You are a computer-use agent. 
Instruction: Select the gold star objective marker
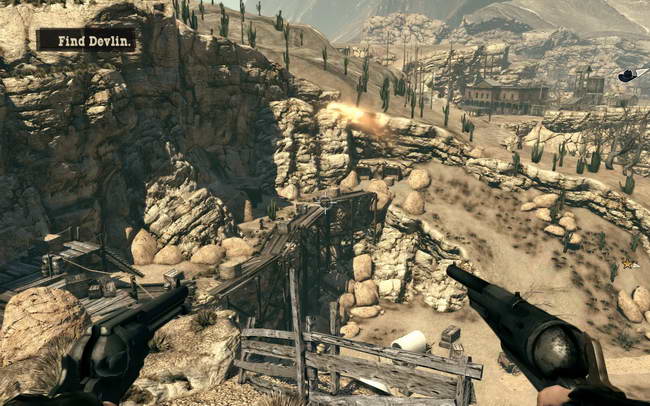pyautogui.click(x=629, y=264)
